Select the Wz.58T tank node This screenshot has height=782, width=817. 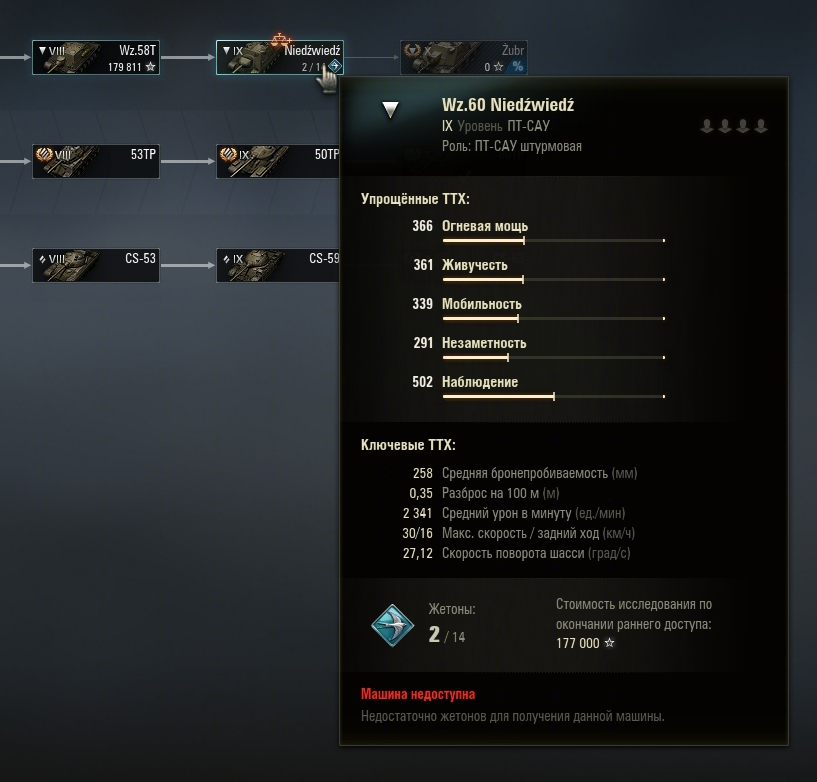point(95,57)
